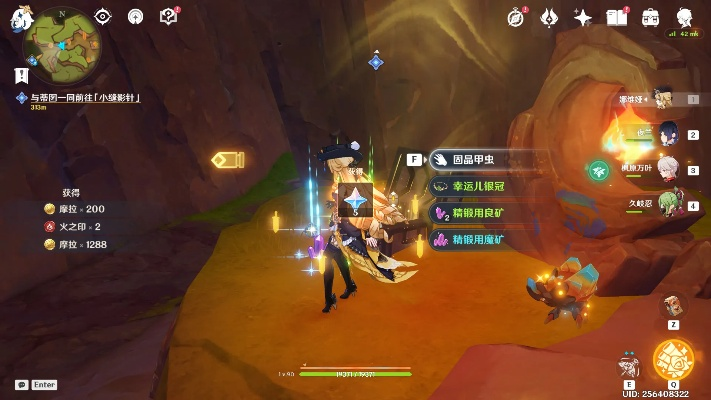
Task: Use the quick gadget slot
Action: pyautogui.click(x=673, y=304)
